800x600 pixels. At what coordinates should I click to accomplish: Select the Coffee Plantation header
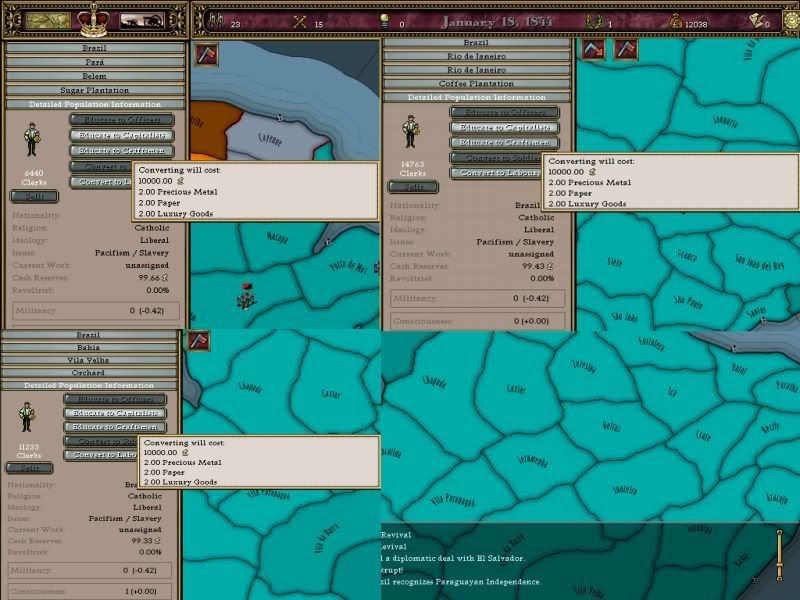coord(477,84)
